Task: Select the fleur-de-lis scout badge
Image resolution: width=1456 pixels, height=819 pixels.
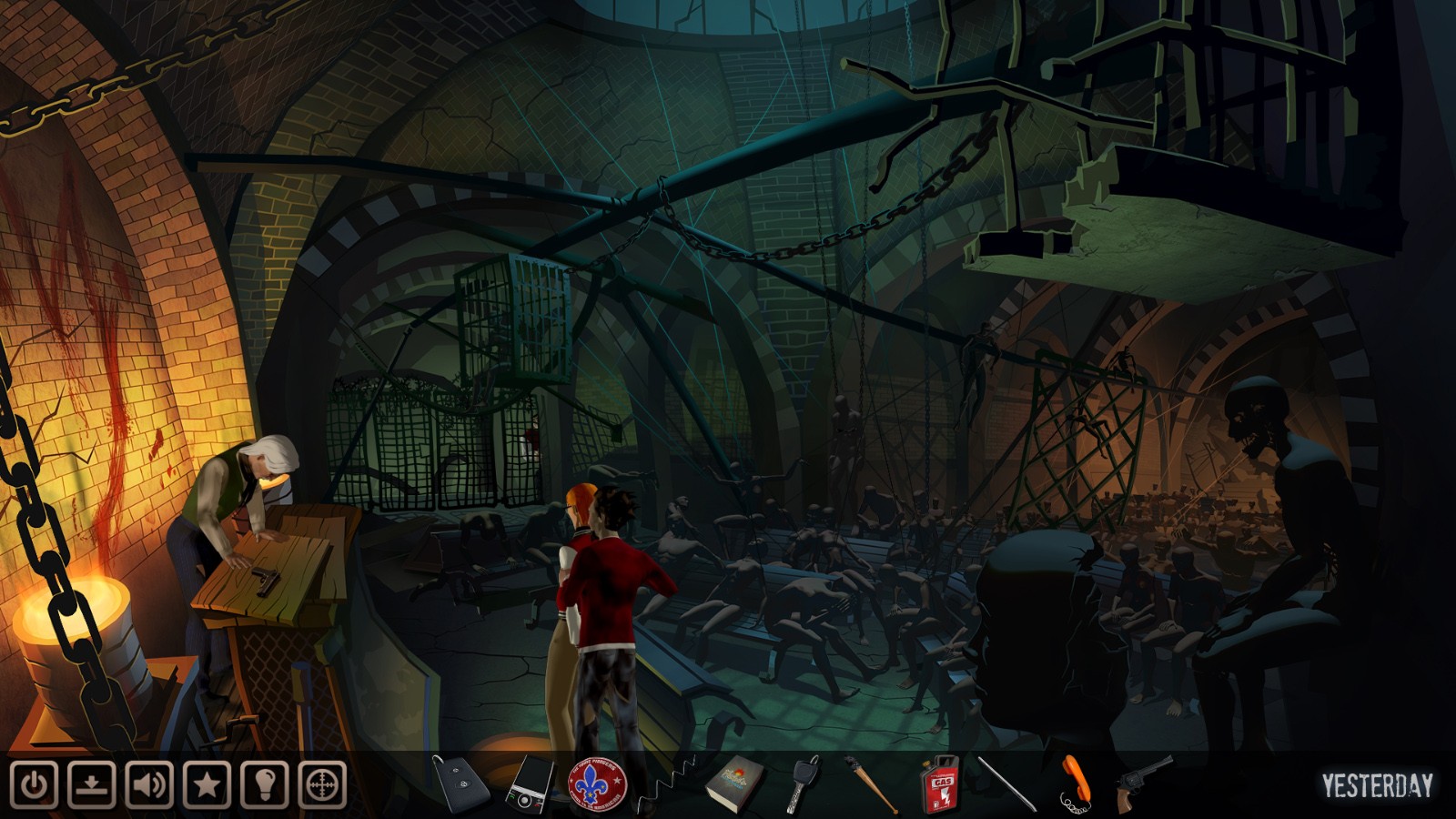Action: pos(597,784)
